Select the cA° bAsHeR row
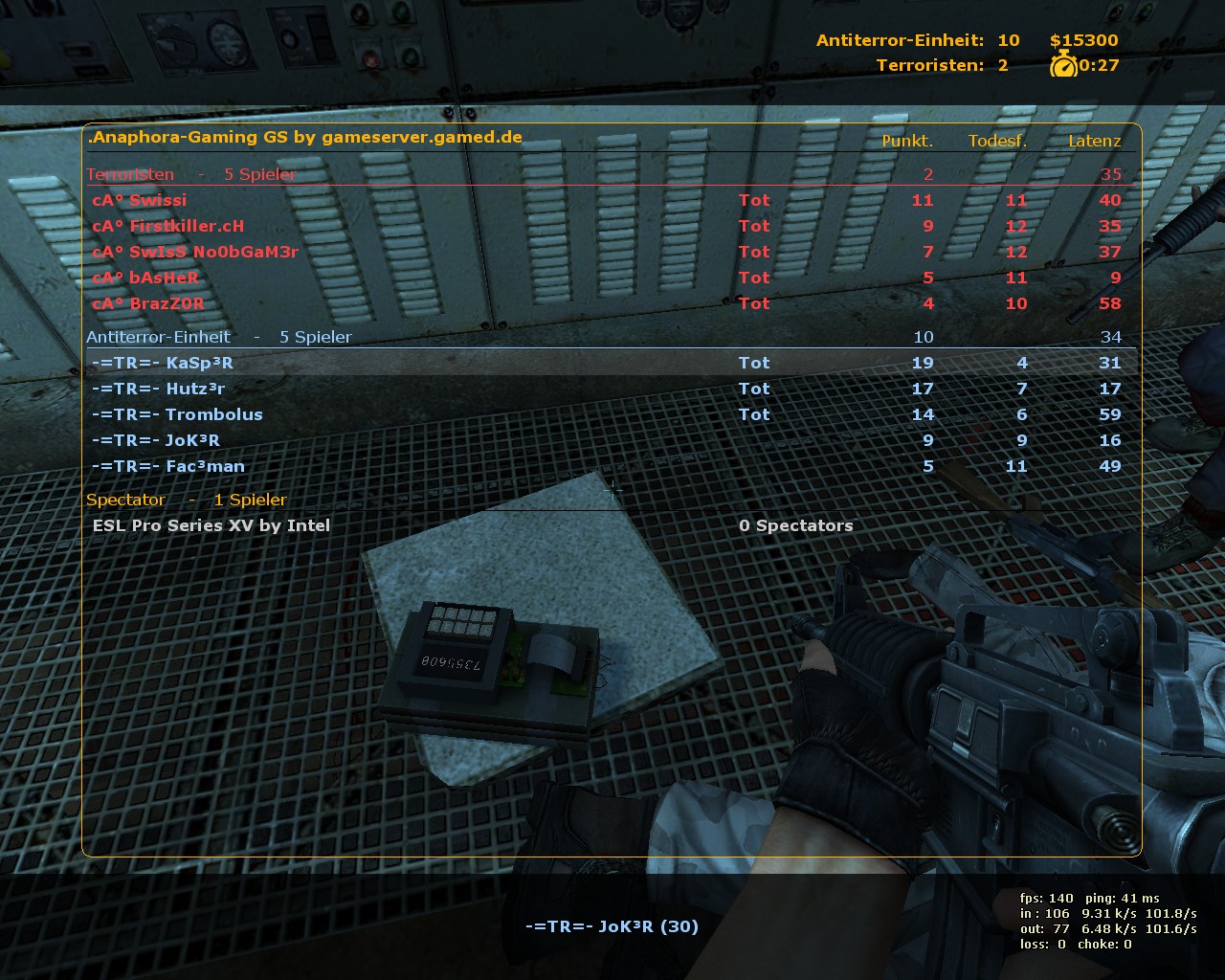The height and width of the screenshot is (980, 1225). click(x=145, y=278)
